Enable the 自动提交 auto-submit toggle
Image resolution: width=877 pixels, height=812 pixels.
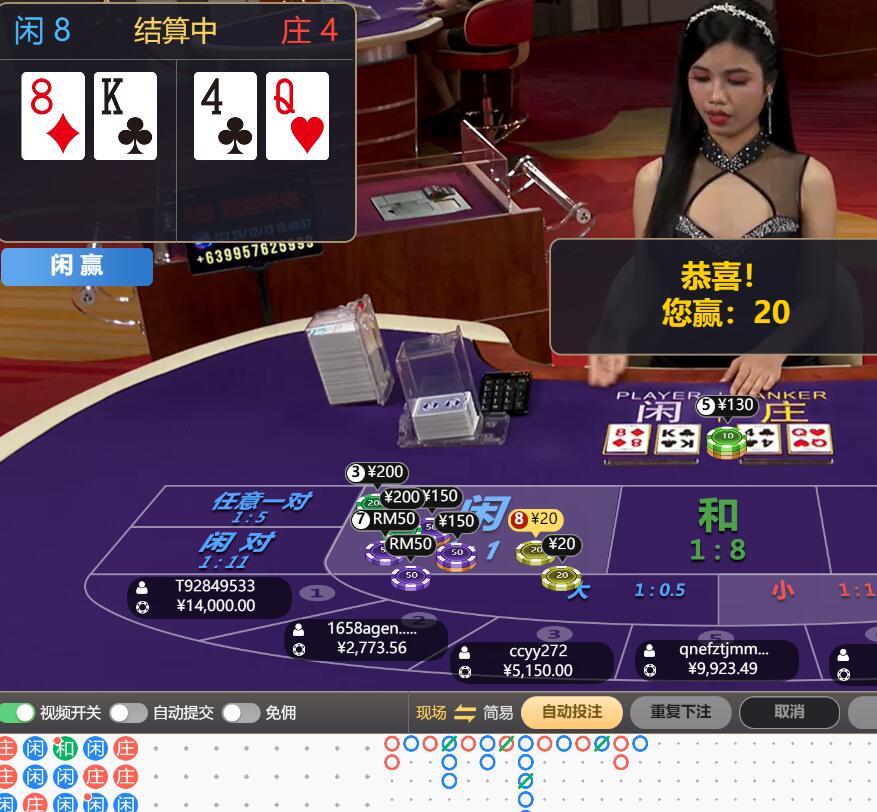(128, 713)
